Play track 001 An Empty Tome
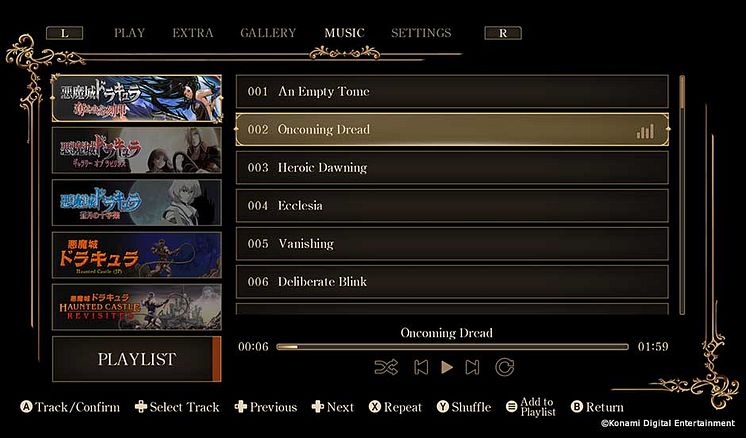This screenshot has height=438, width=746. (451, 92)
